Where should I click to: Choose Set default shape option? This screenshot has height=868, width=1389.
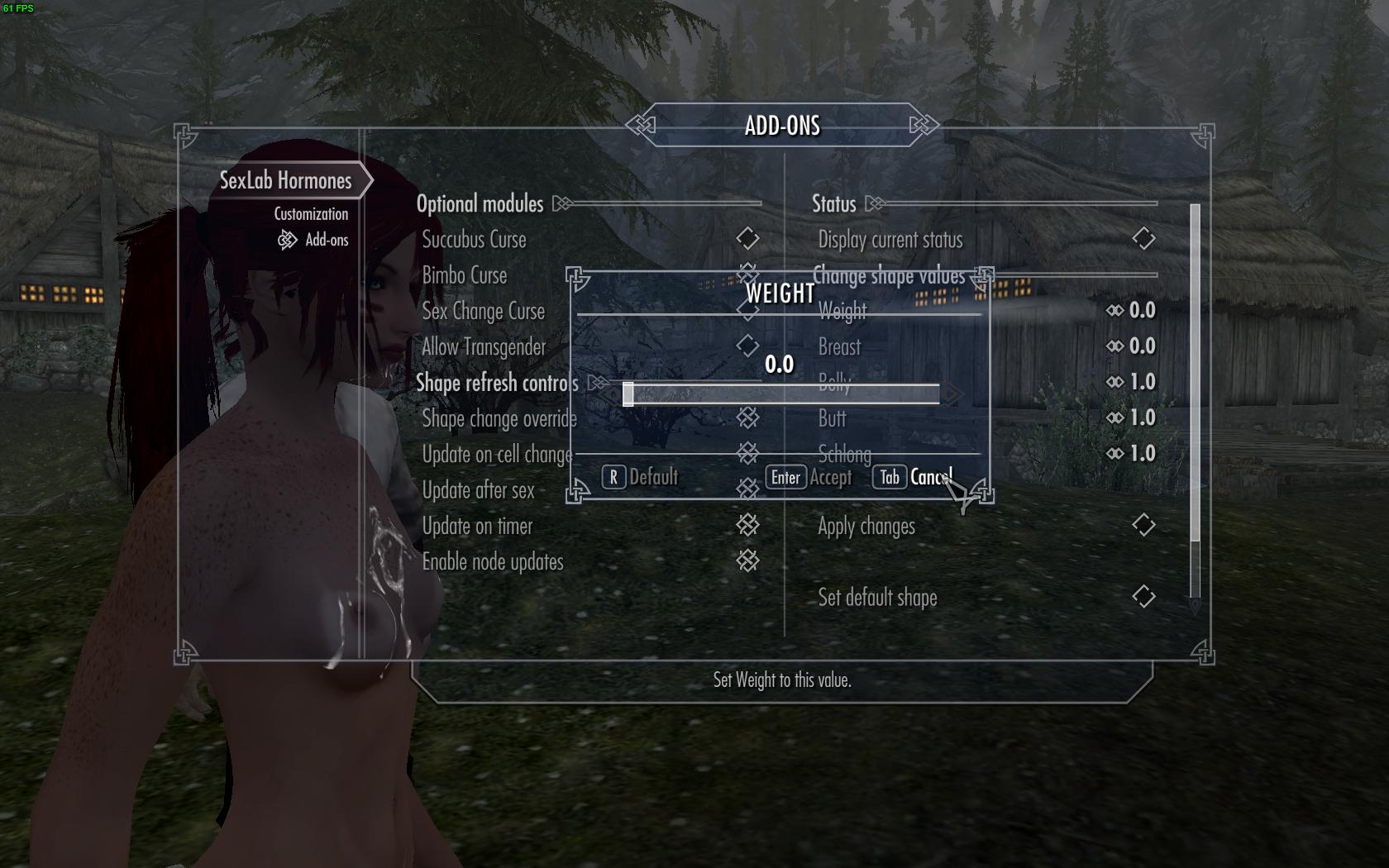[x=1143, y=597]
